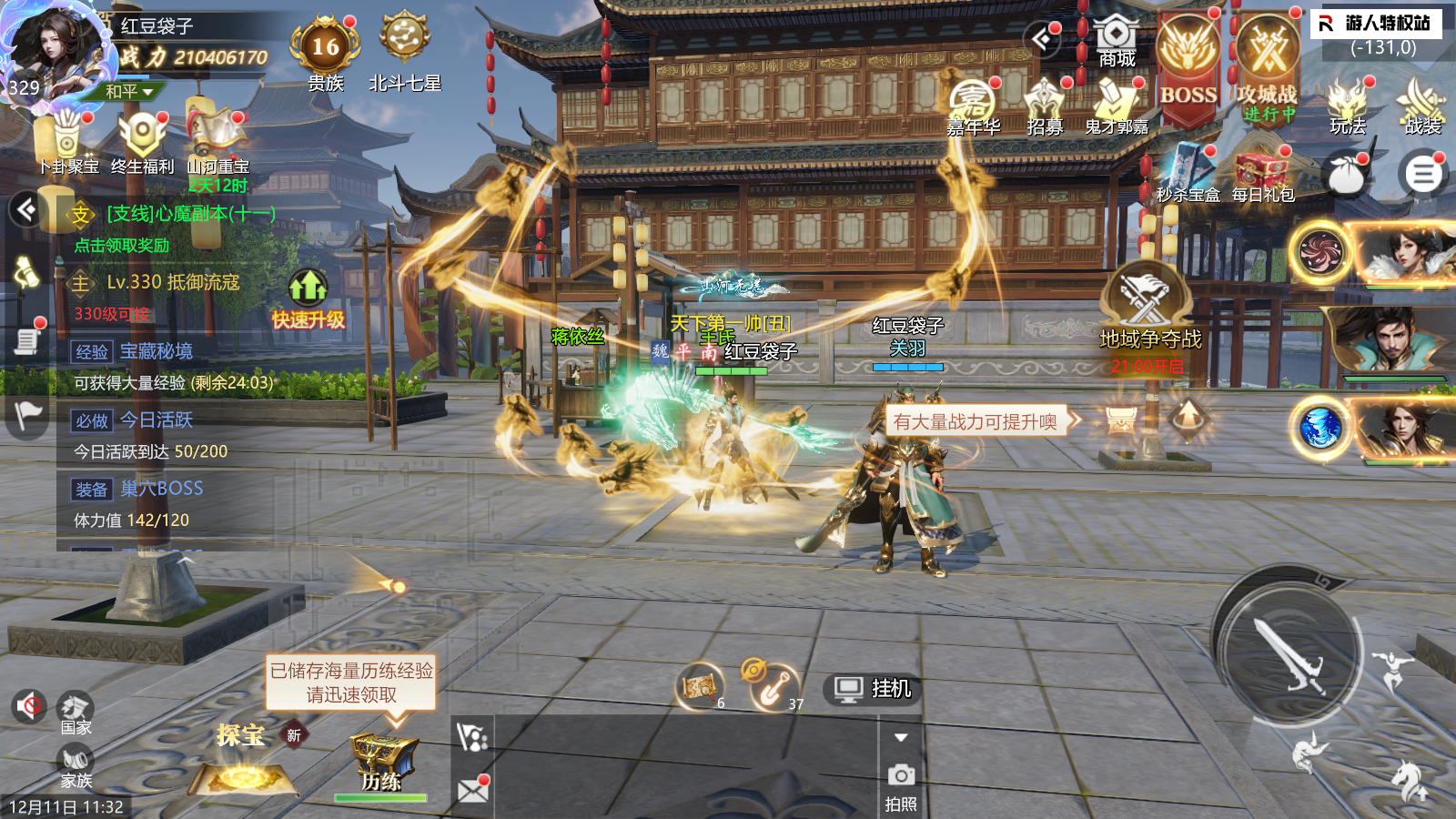Toggle 挂机 auto-battle mode
Screen dimensions: 1456x819
click(873, 689)
